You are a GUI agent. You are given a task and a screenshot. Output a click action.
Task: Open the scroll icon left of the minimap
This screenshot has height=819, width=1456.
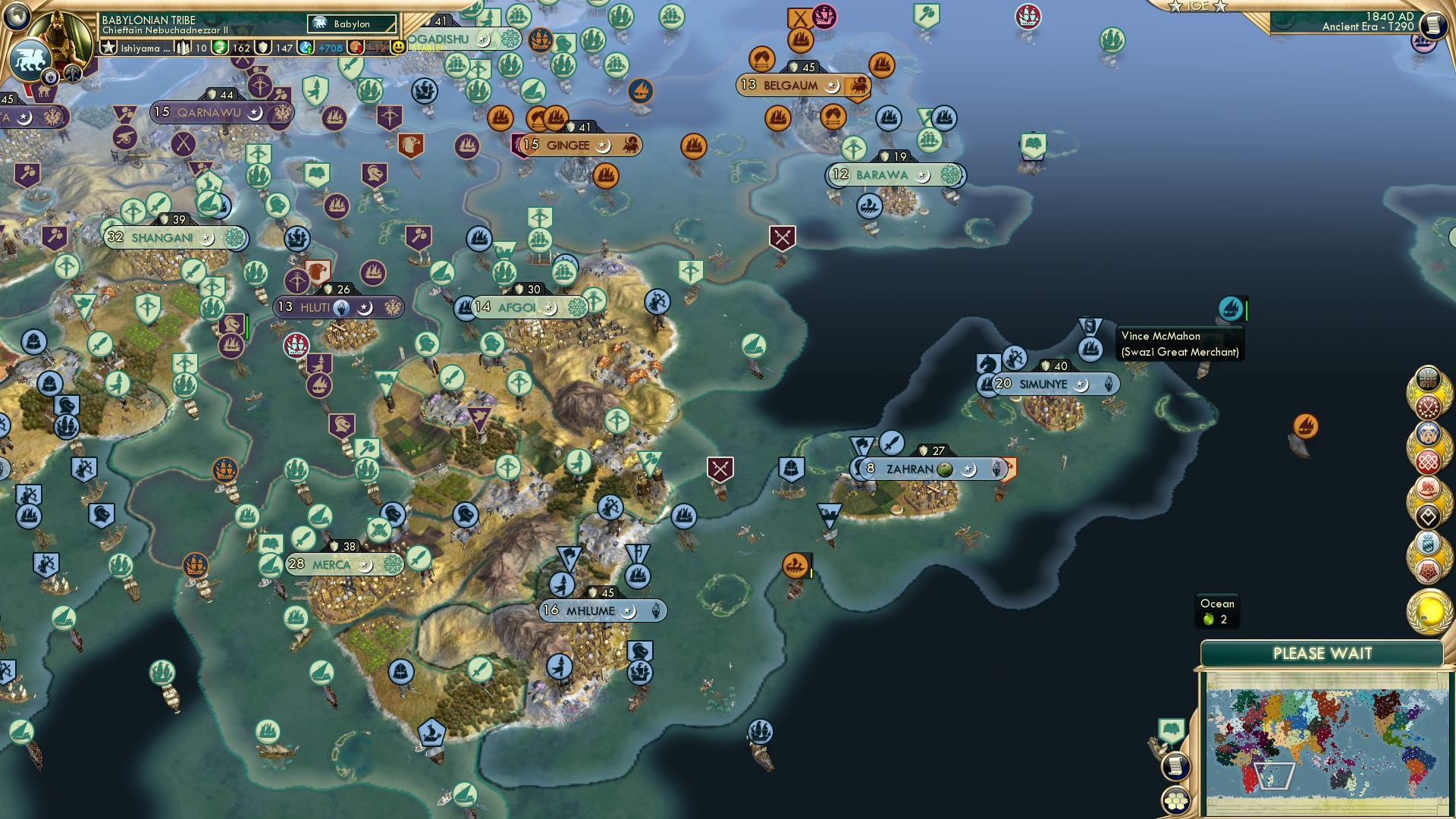tap(1175, 766)
